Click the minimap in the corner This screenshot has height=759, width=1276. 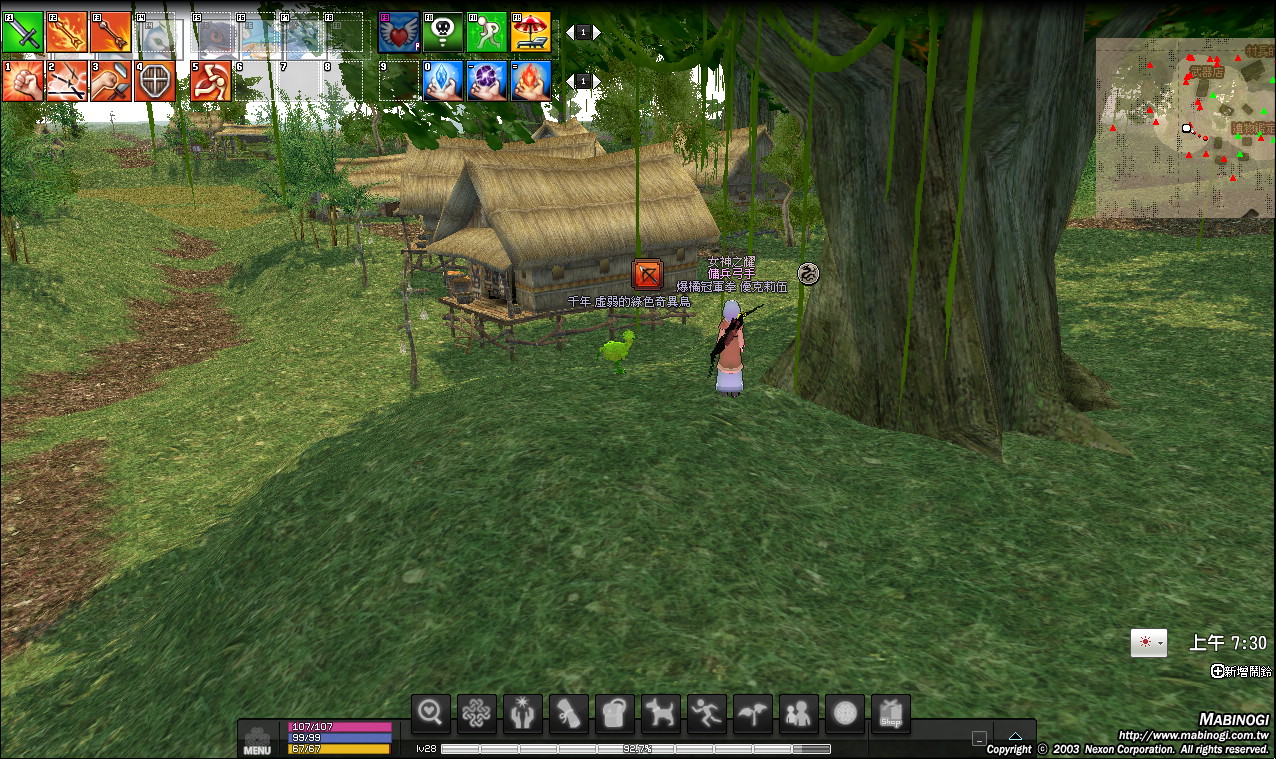[1185, 128]
